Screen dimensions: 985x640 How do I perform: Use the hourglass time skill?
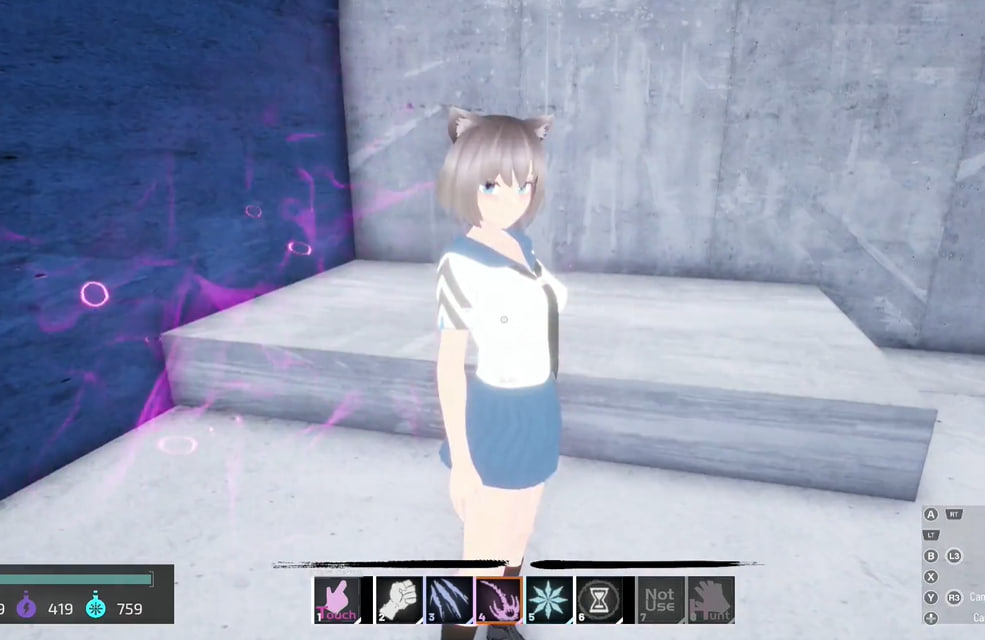coord(599,600)
